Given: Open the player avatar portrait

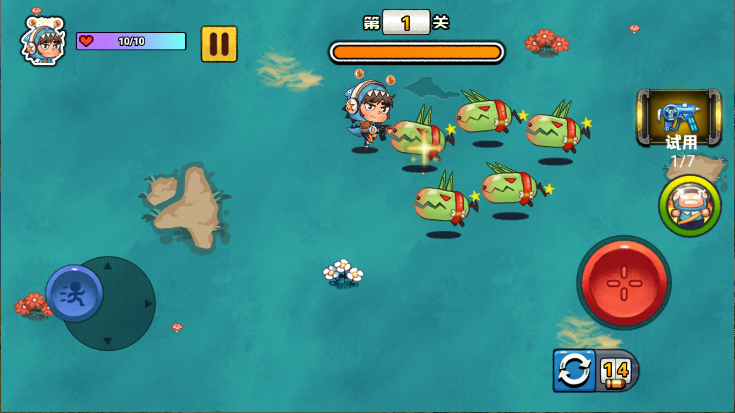Looking at the screenshot, I should point(42,41).
